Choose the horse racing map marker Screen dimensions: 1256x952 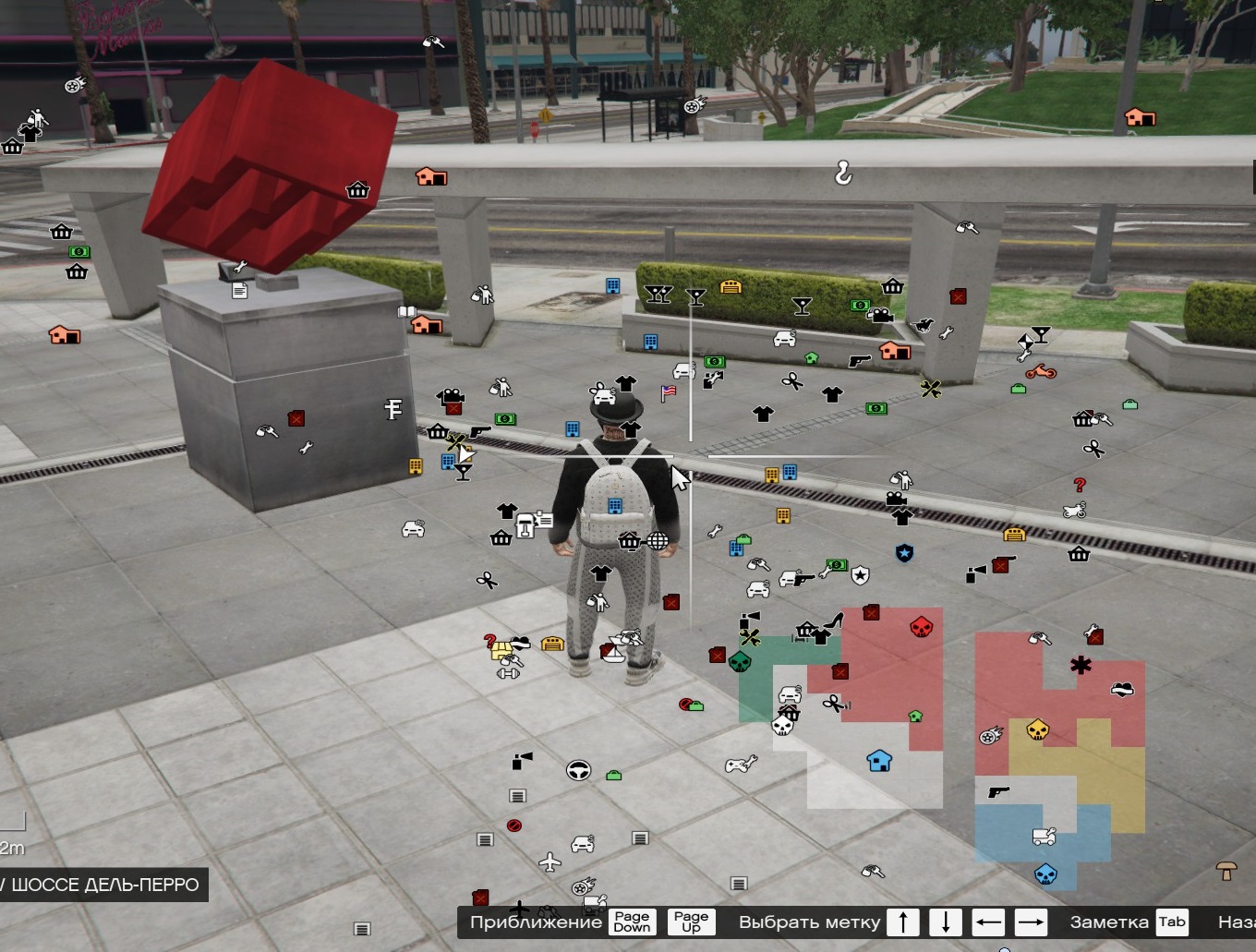click(922, 325)
